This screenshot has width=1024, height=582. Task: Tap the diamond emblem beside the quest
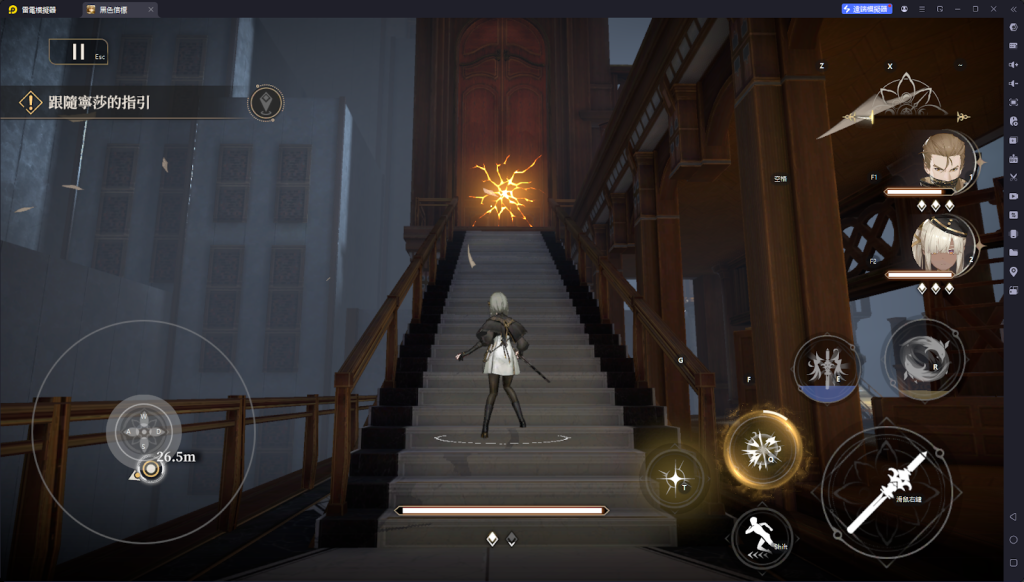pyautogui.click(x=265, y=103)
